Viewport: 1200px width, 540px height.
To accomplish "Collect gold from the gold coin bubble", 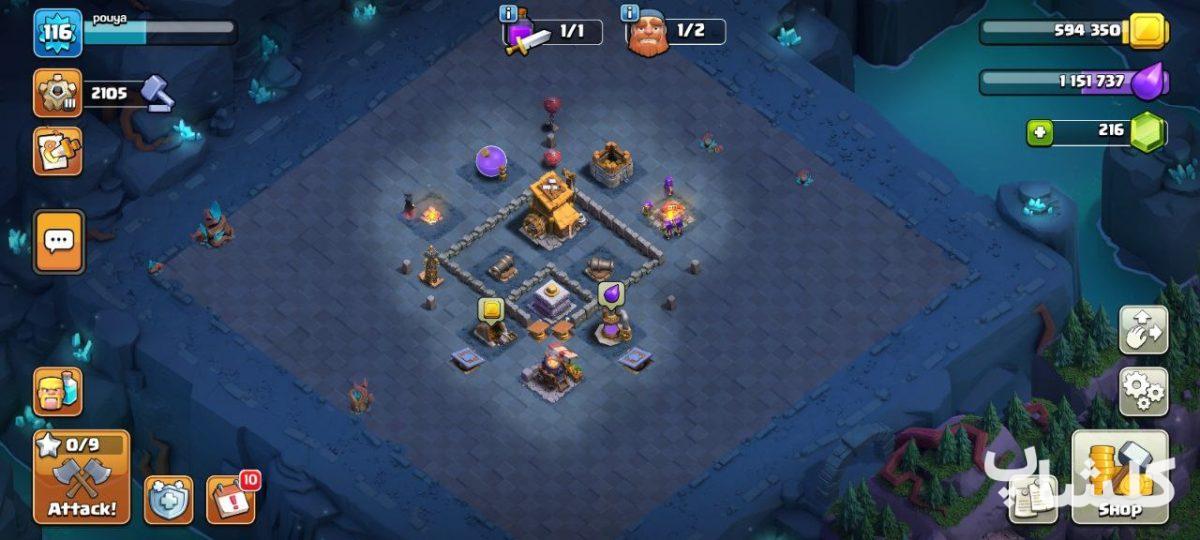I will tap(490, 309).
